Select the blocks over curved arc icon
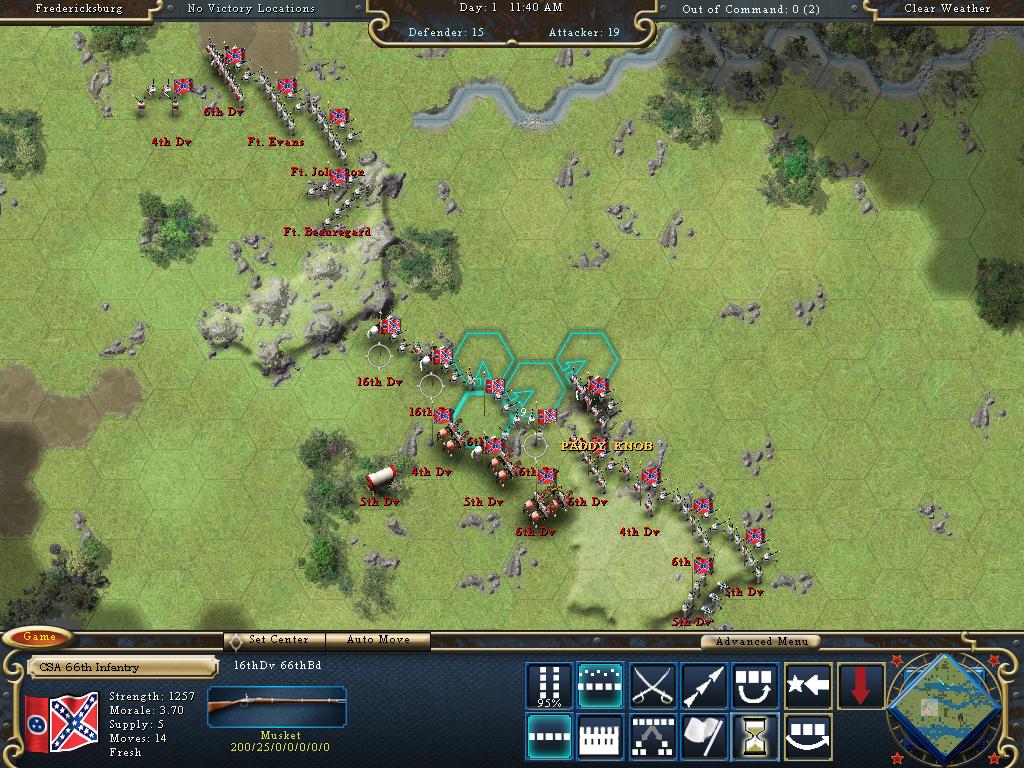The width and height of the screenshot is (1024, 768). coord(808,736)
